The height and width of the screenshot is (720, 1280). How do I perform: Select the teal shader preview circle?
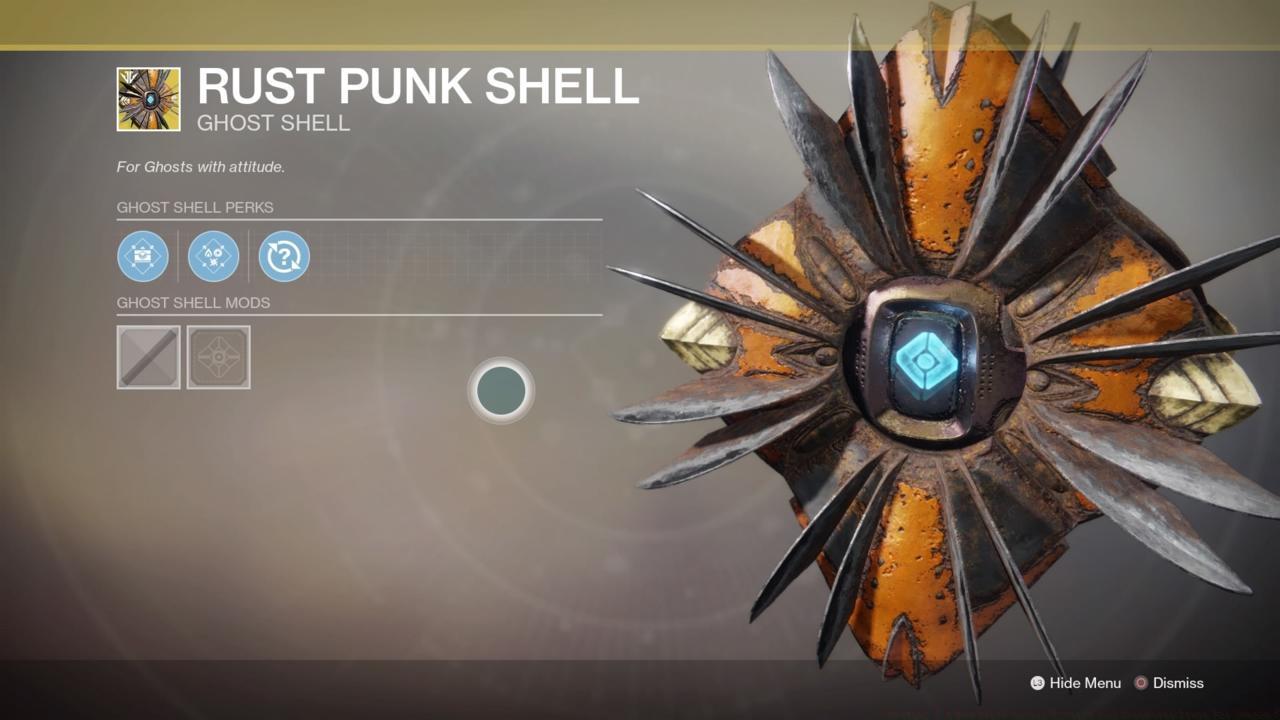point(500,390)
